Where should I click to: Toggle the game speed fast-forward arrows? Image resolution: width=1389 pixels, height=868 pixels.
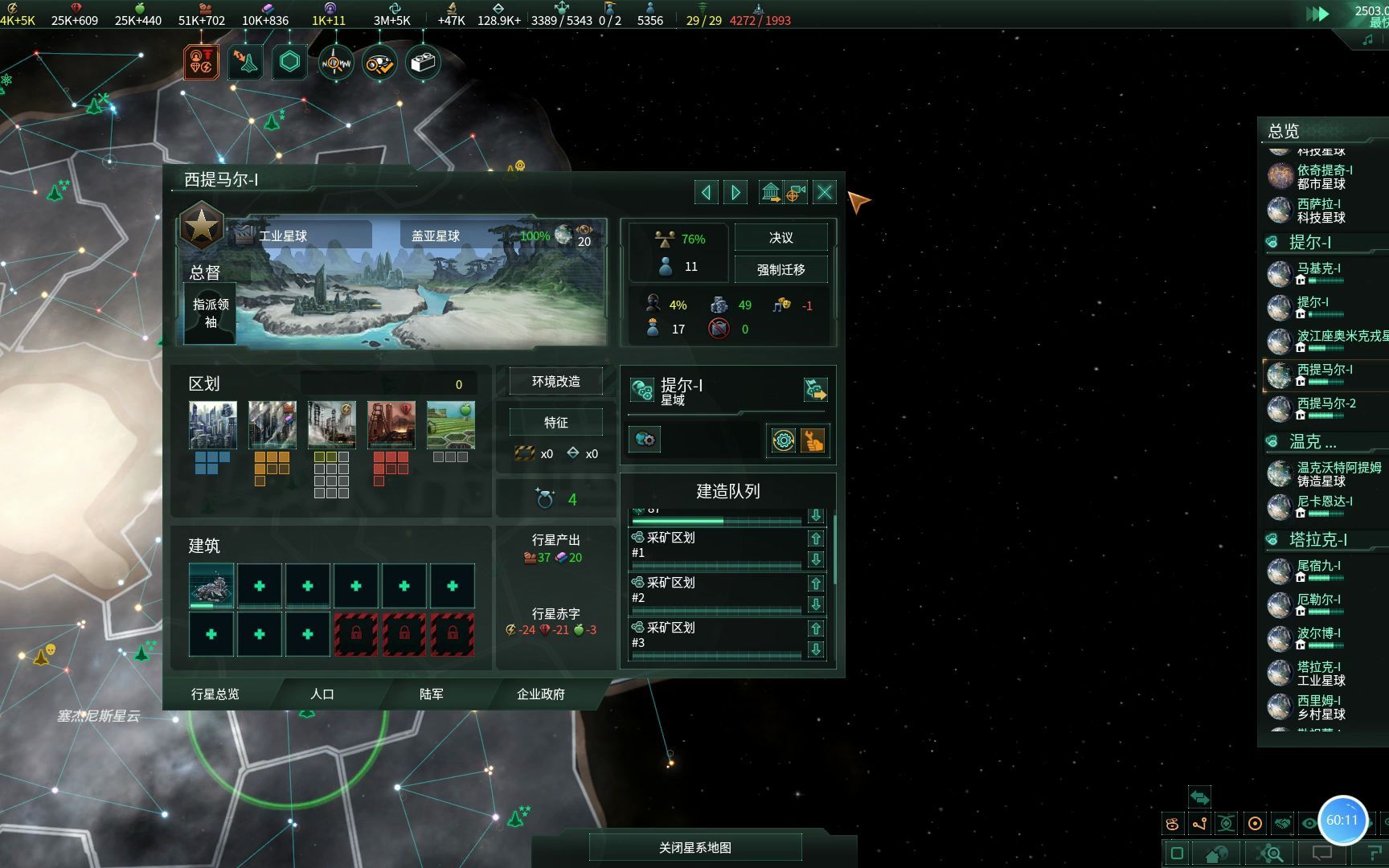(1317, 14)
